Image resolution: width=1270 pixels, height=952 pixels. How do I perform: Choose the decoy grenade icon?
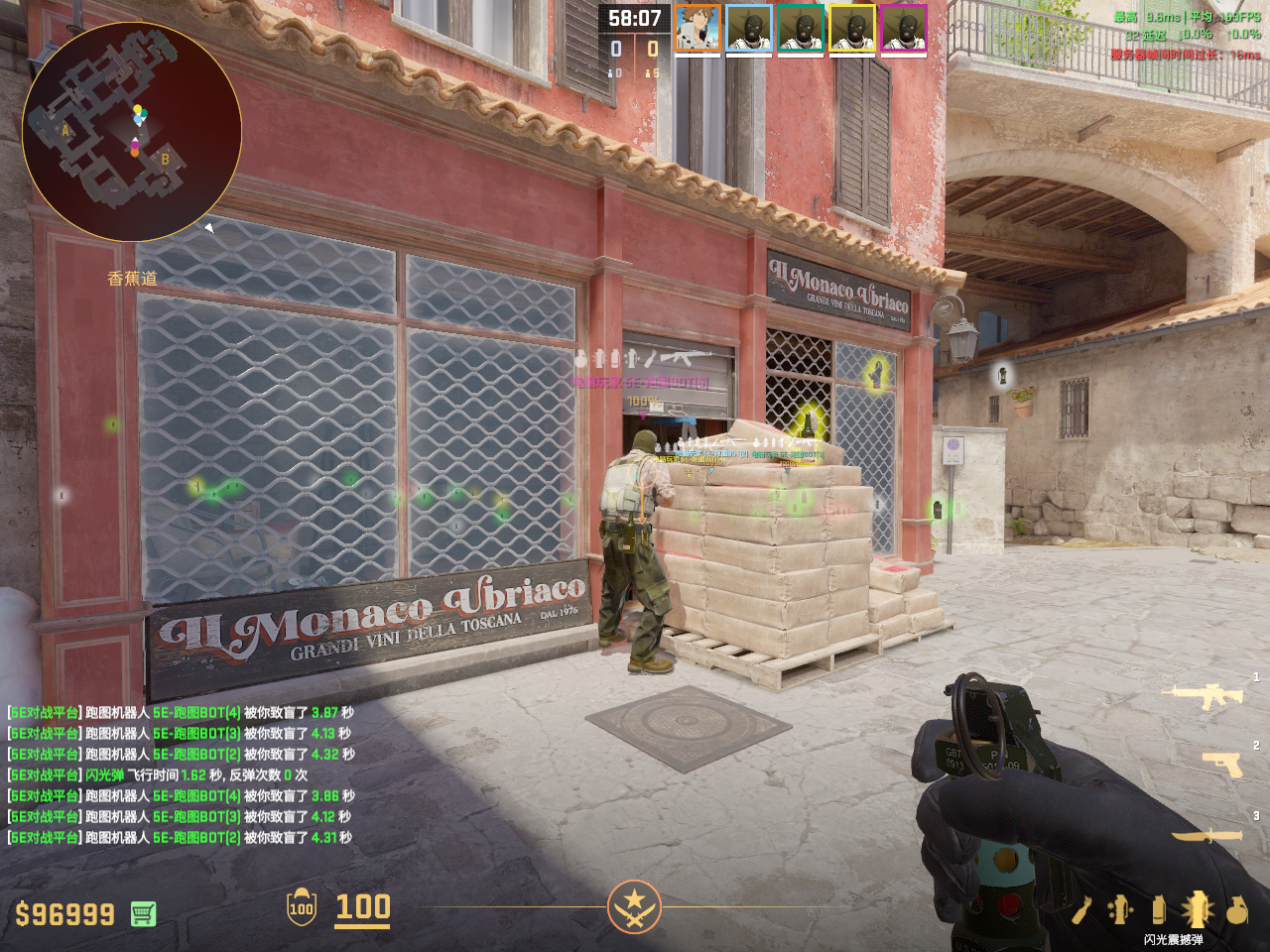pyautogui.click(x=1121, y=909)
